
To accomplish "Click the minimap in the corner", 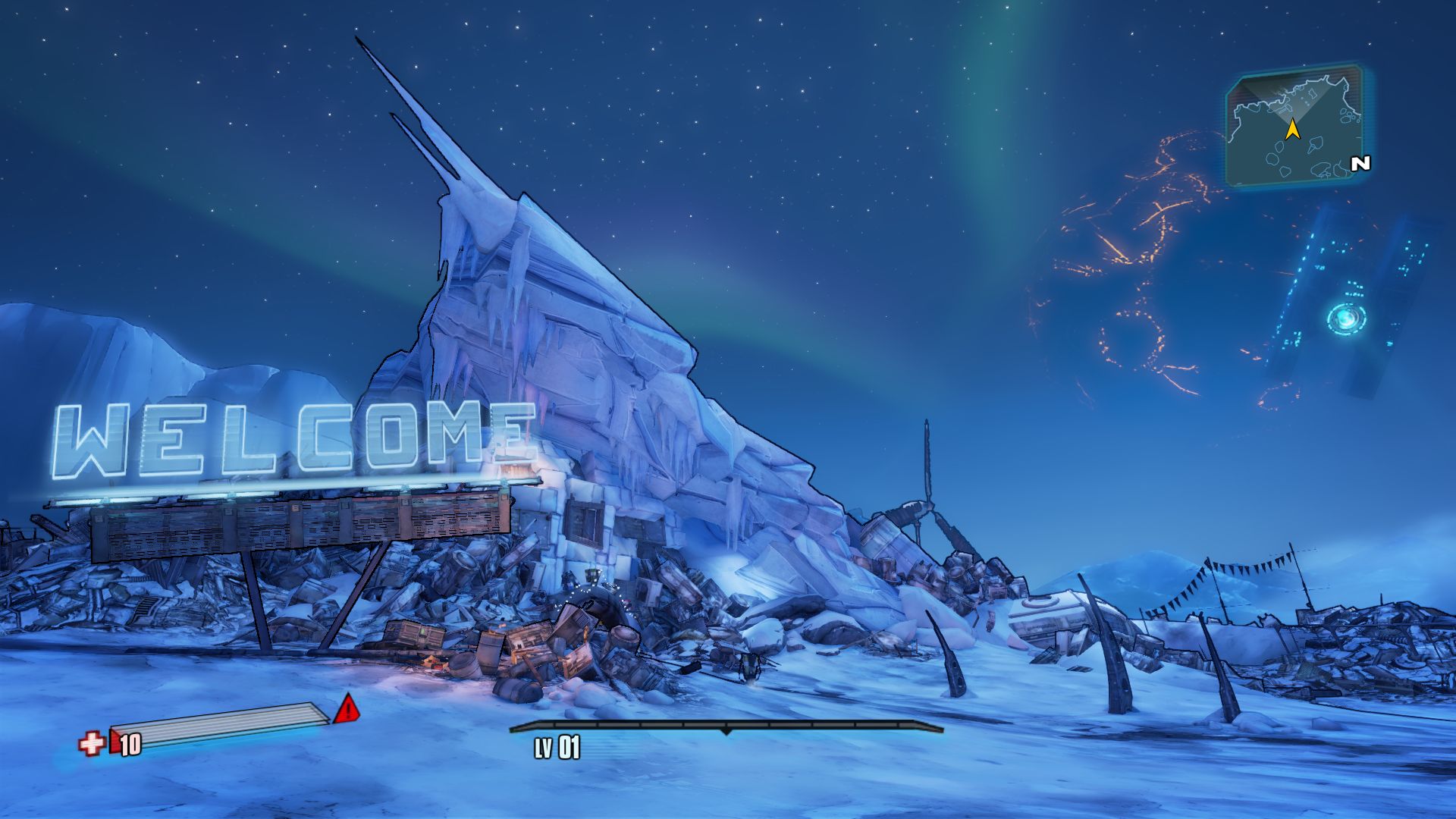I will (x=1294, y=127).
